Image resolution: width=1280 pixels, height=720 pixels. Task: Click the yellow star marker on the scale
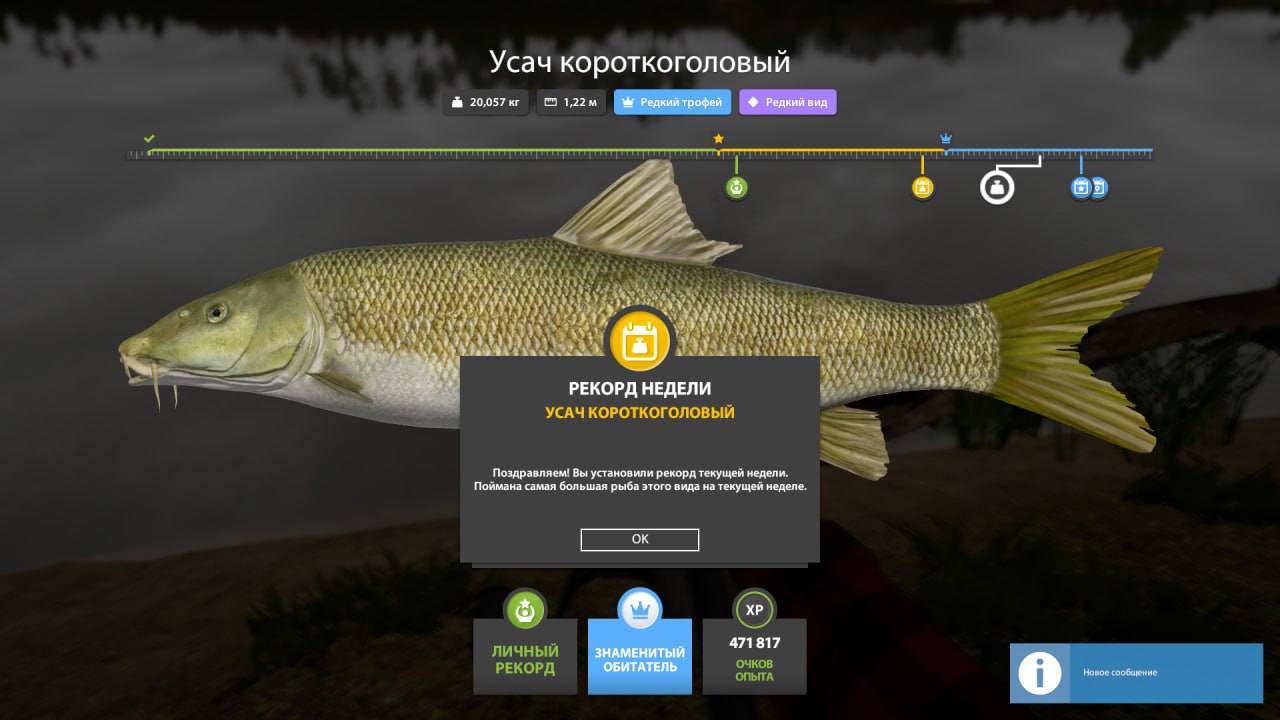click(x=718, y=139)
